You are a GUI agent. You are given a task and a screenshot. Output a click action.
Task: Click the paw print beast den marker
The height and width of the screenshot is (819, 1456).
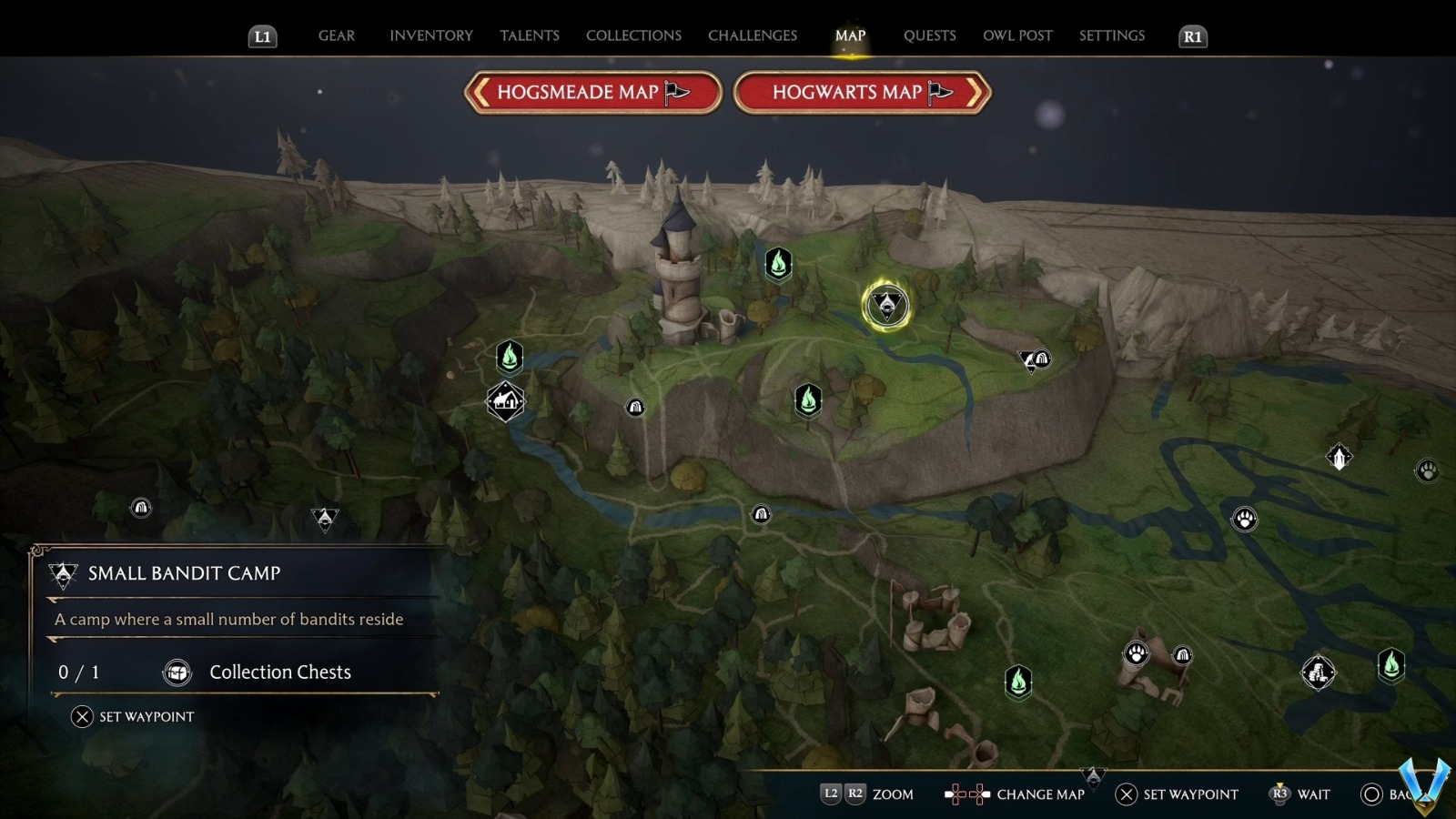click(x=1246, y=517)
